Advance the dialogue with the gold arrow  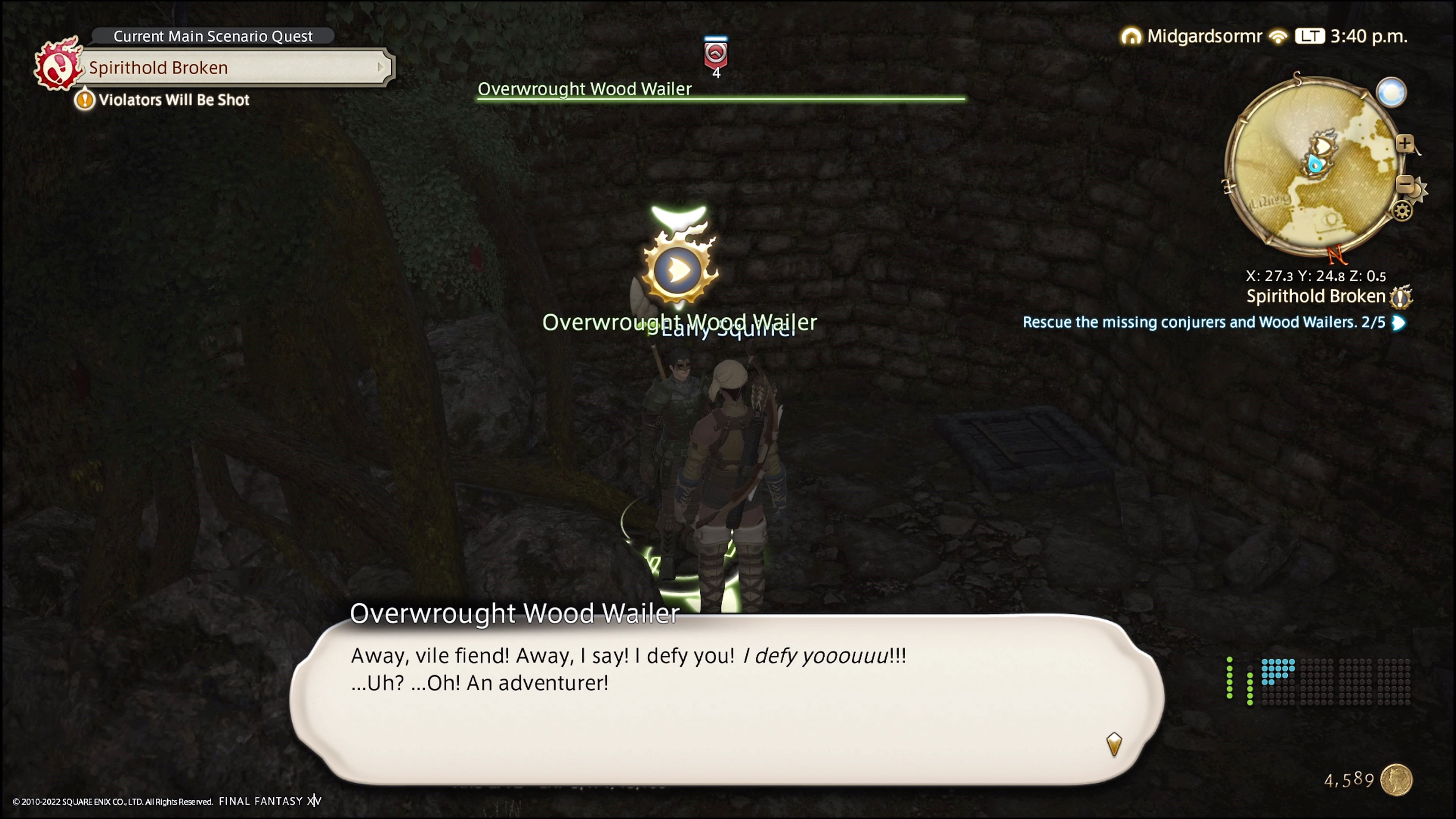(x=1114, y=744)
